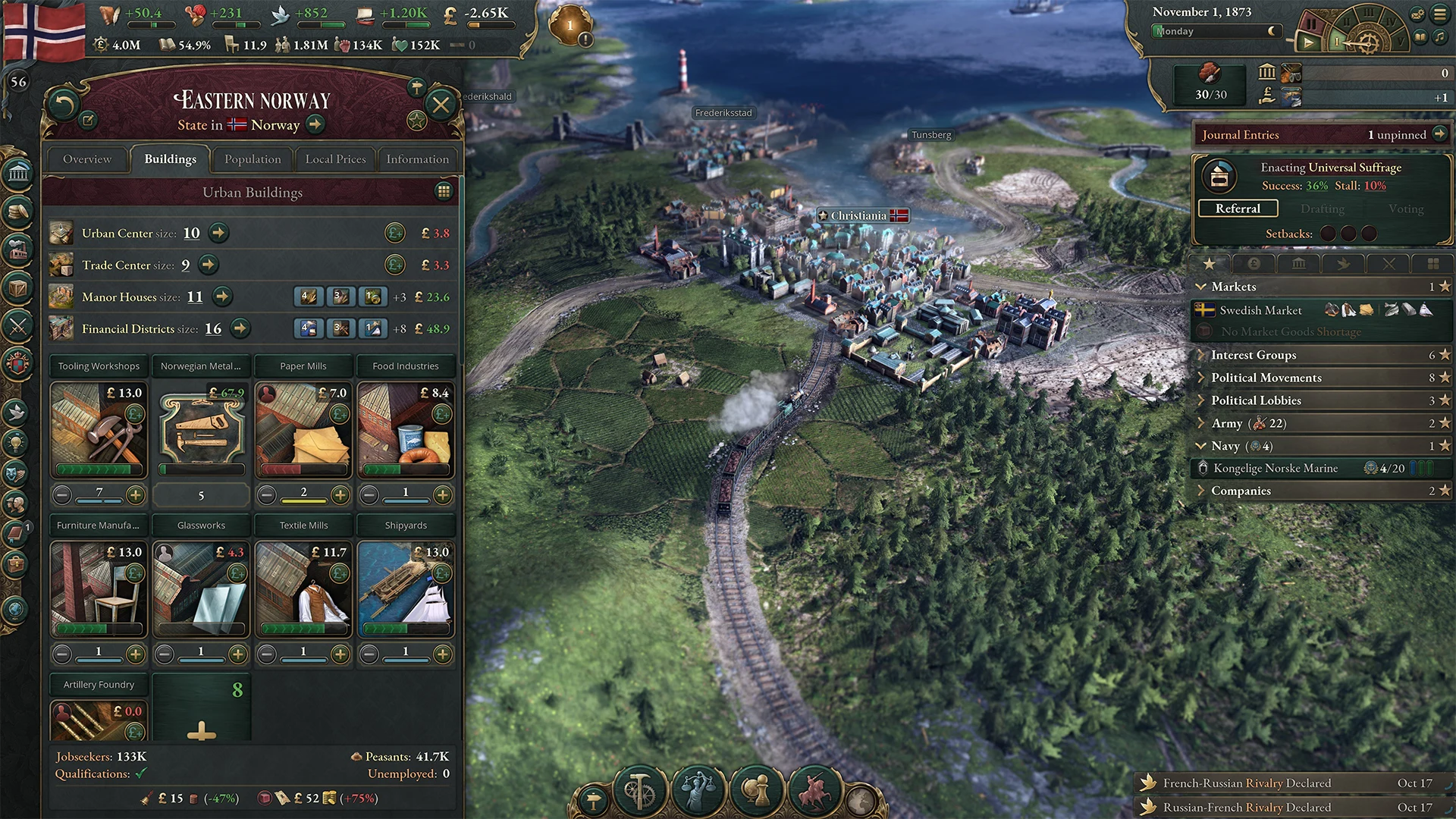This screenshot has width=1456, height=819.
Task: Switch to the Population tab
Action: click(252, 159)
